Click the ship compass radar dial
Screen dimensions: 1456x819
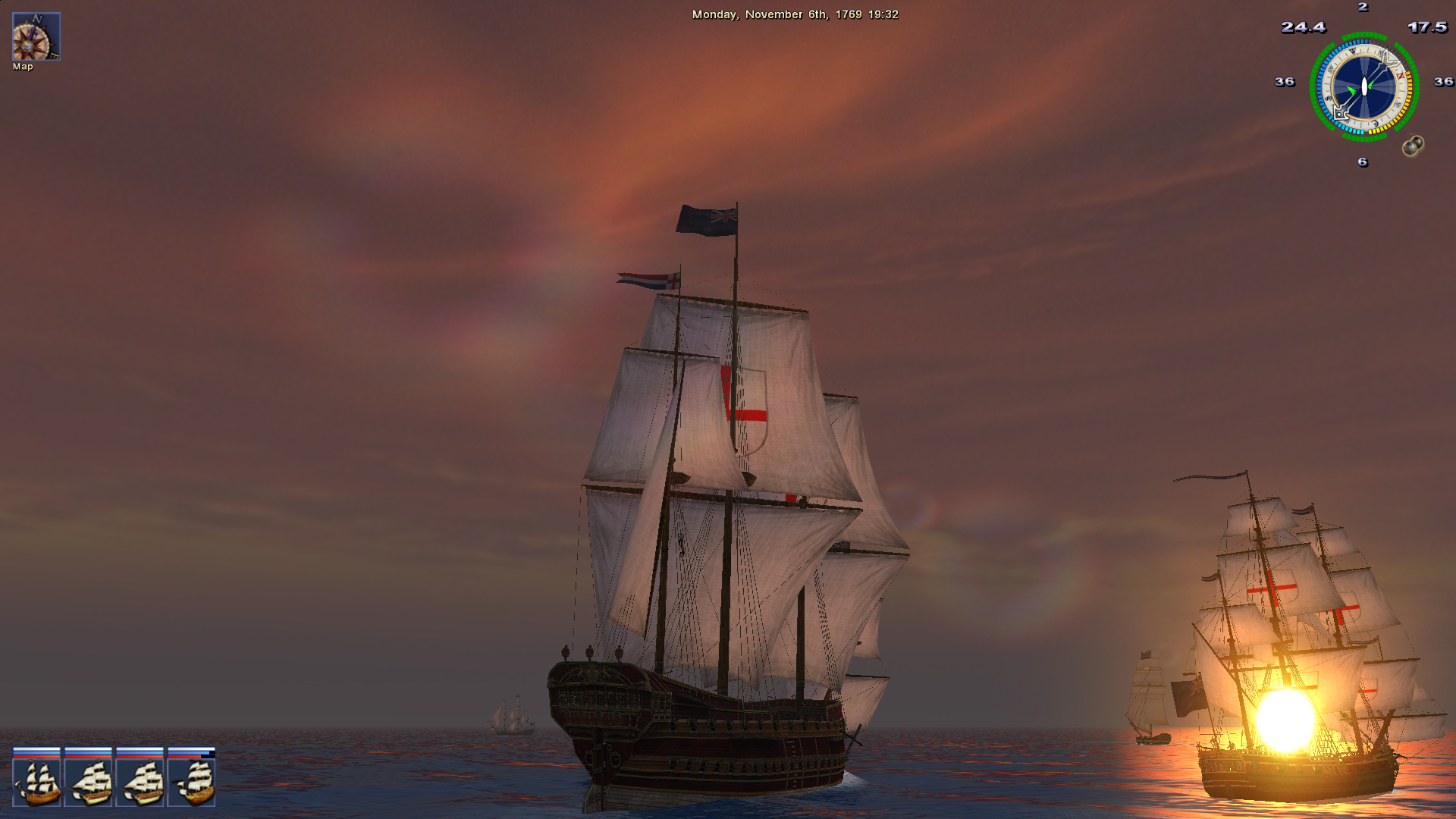pyautogui.click(x=1363, y=86)
